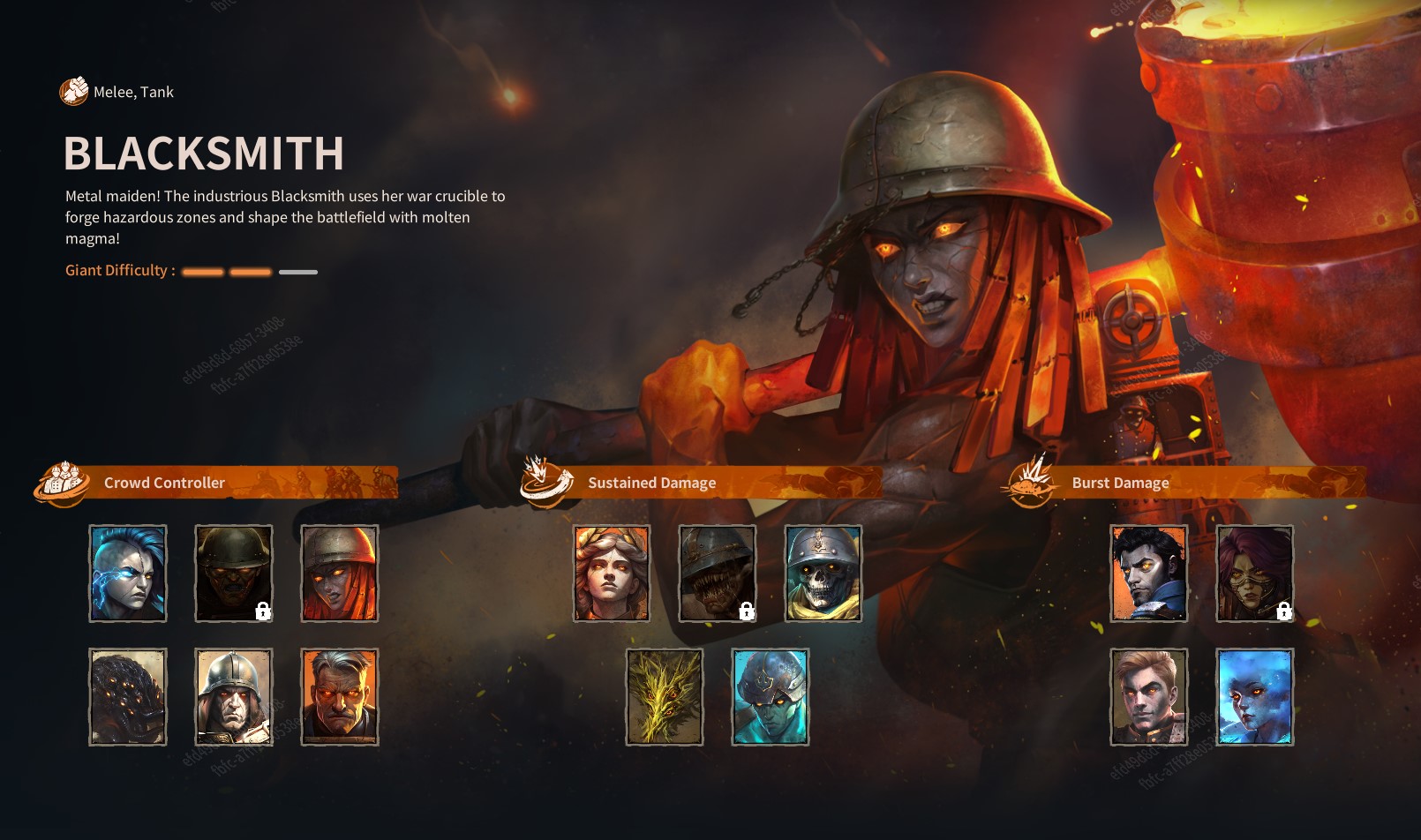Select the grey-haired officer with glowing eyes
This screenshot has height=840, width=1421.
[x=340, y=696]
